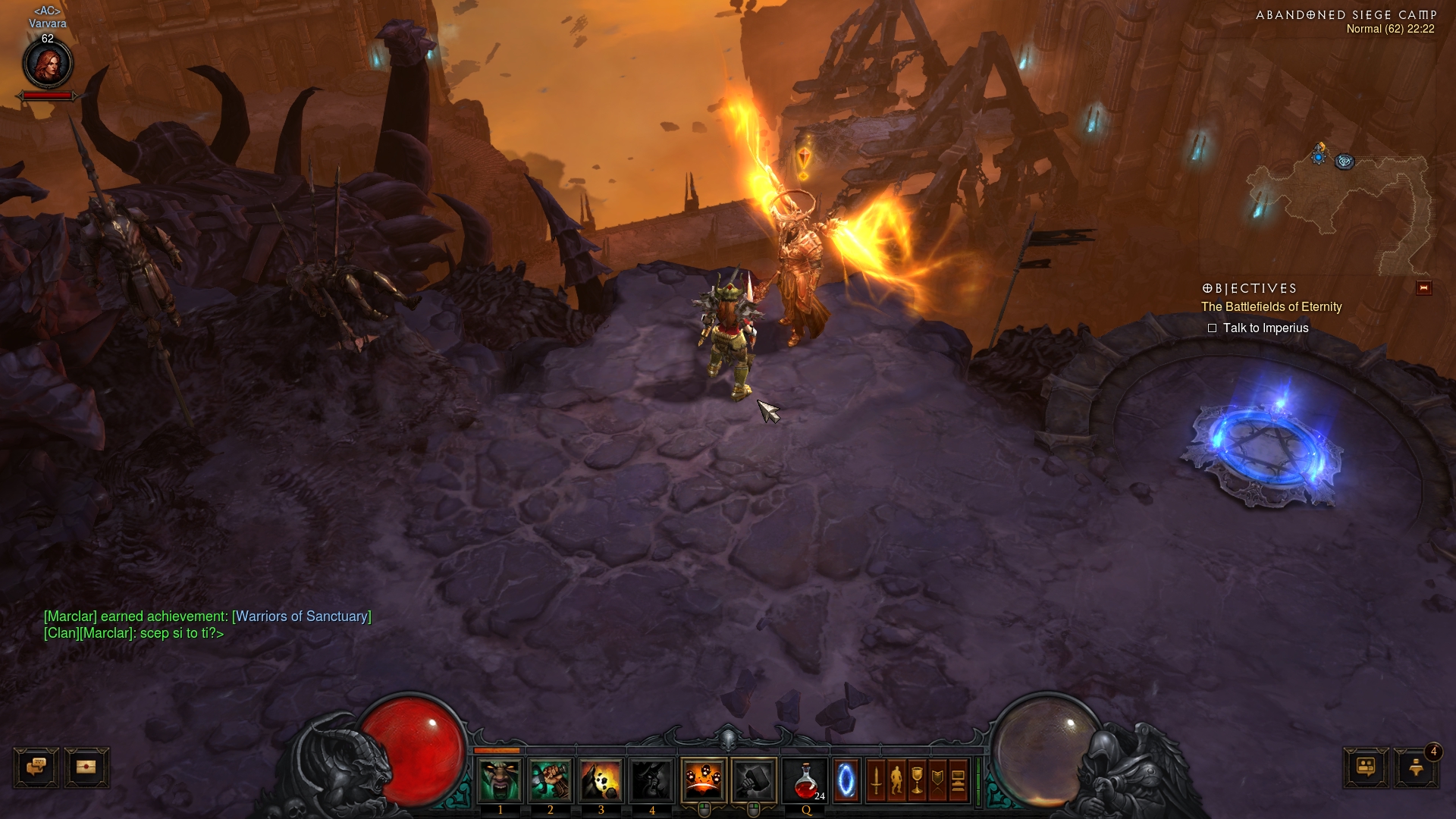
Task: Open the shield banner menu button
Action: point(937,780)
